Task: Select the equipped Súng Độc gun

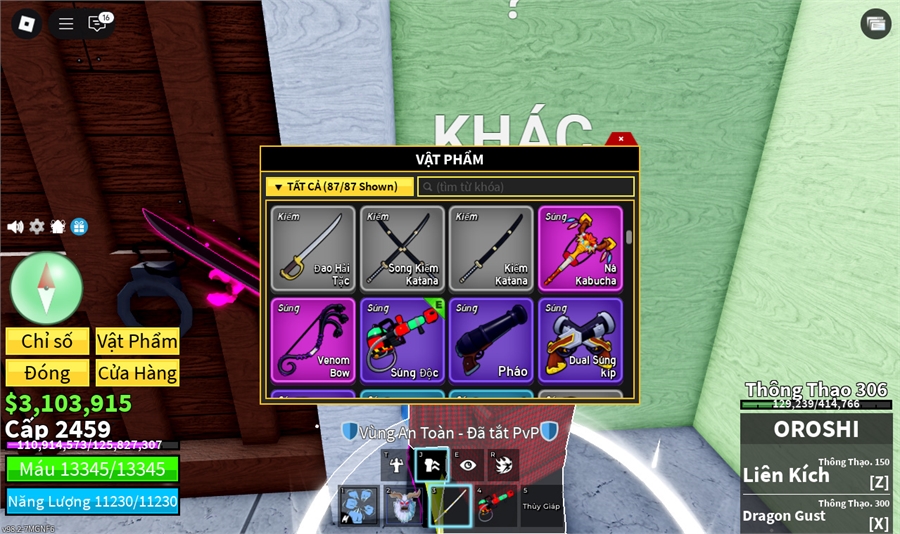Action: pos(402,340)
